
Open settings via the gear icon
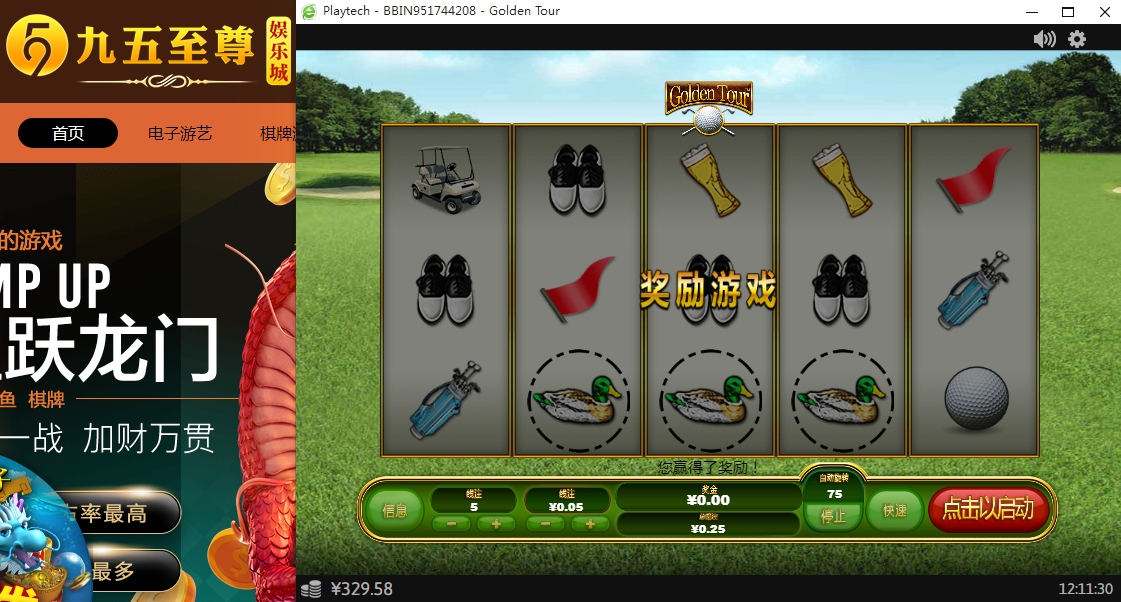[1077, 39]
